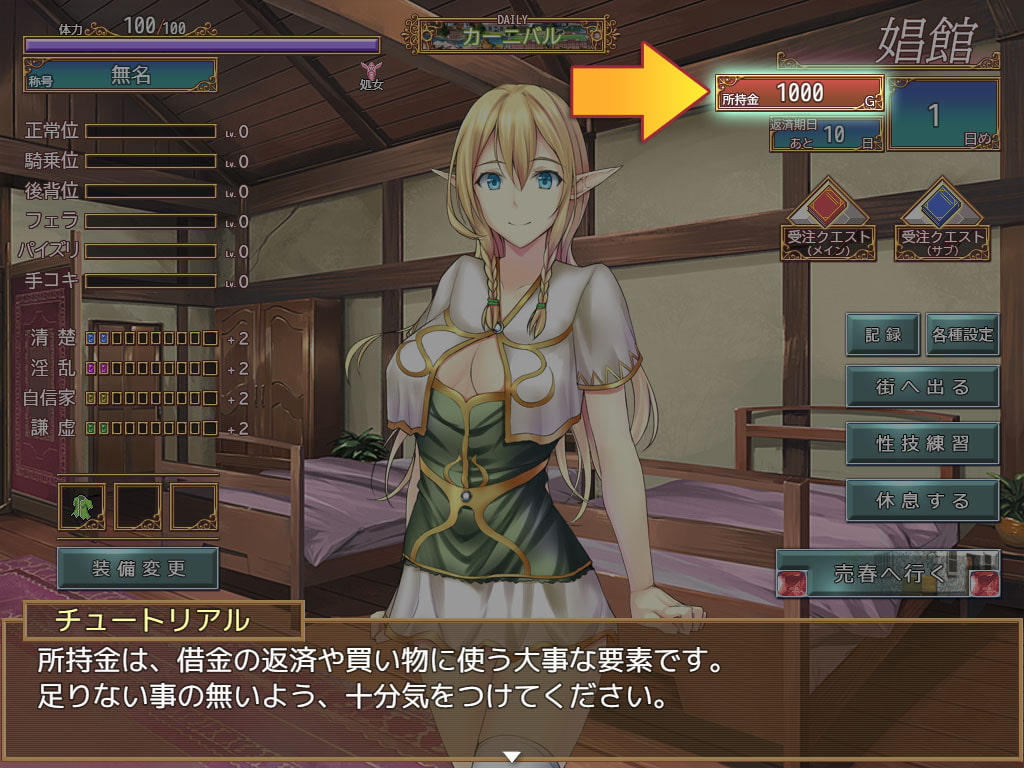Open the 記録 save record menu
The width and height of the screenshot is (1024, 768).
[883, 334]
